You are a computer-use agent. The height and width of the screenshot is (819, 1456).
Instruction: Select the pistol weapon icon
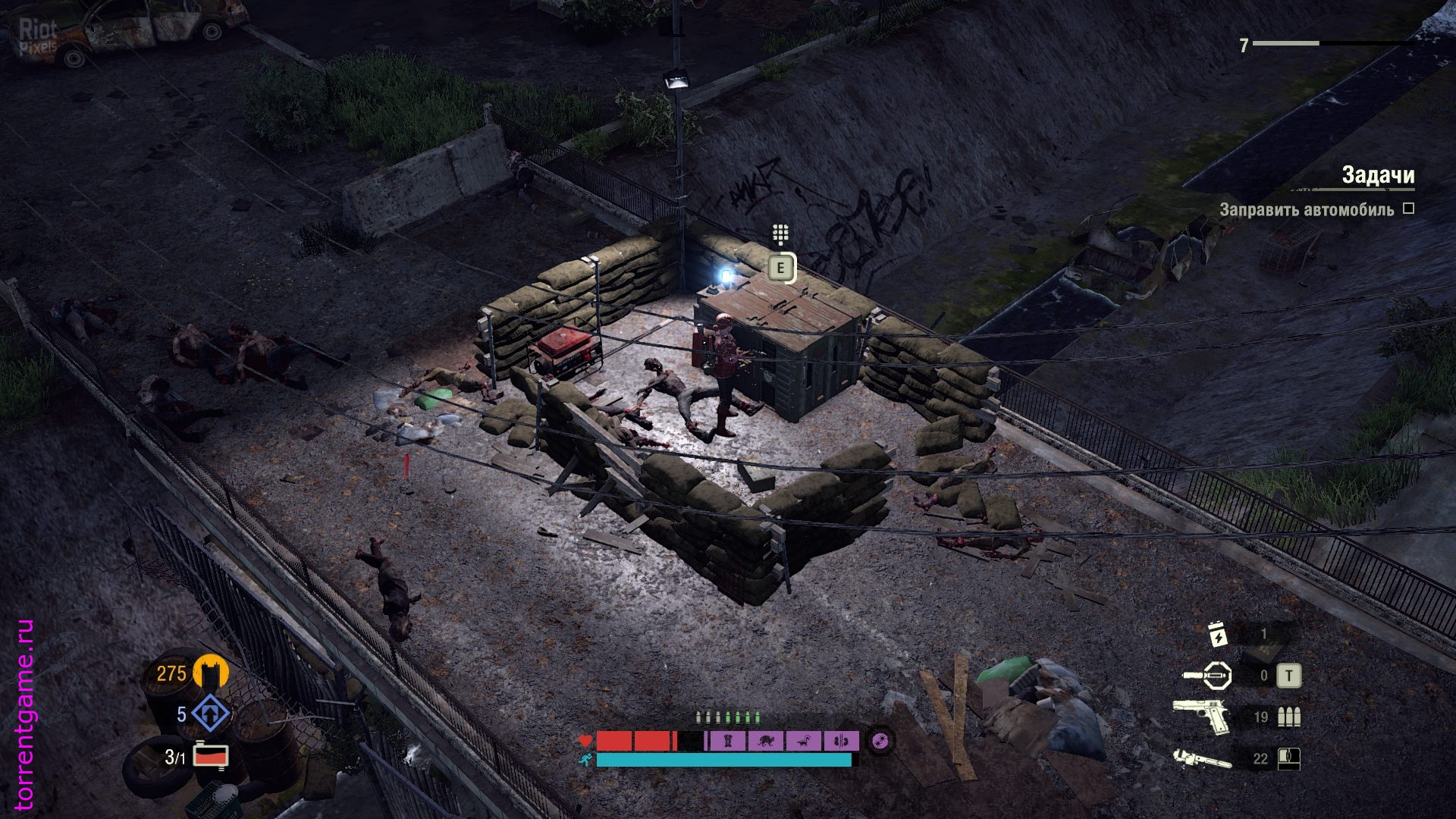(x=1202, y=716)
